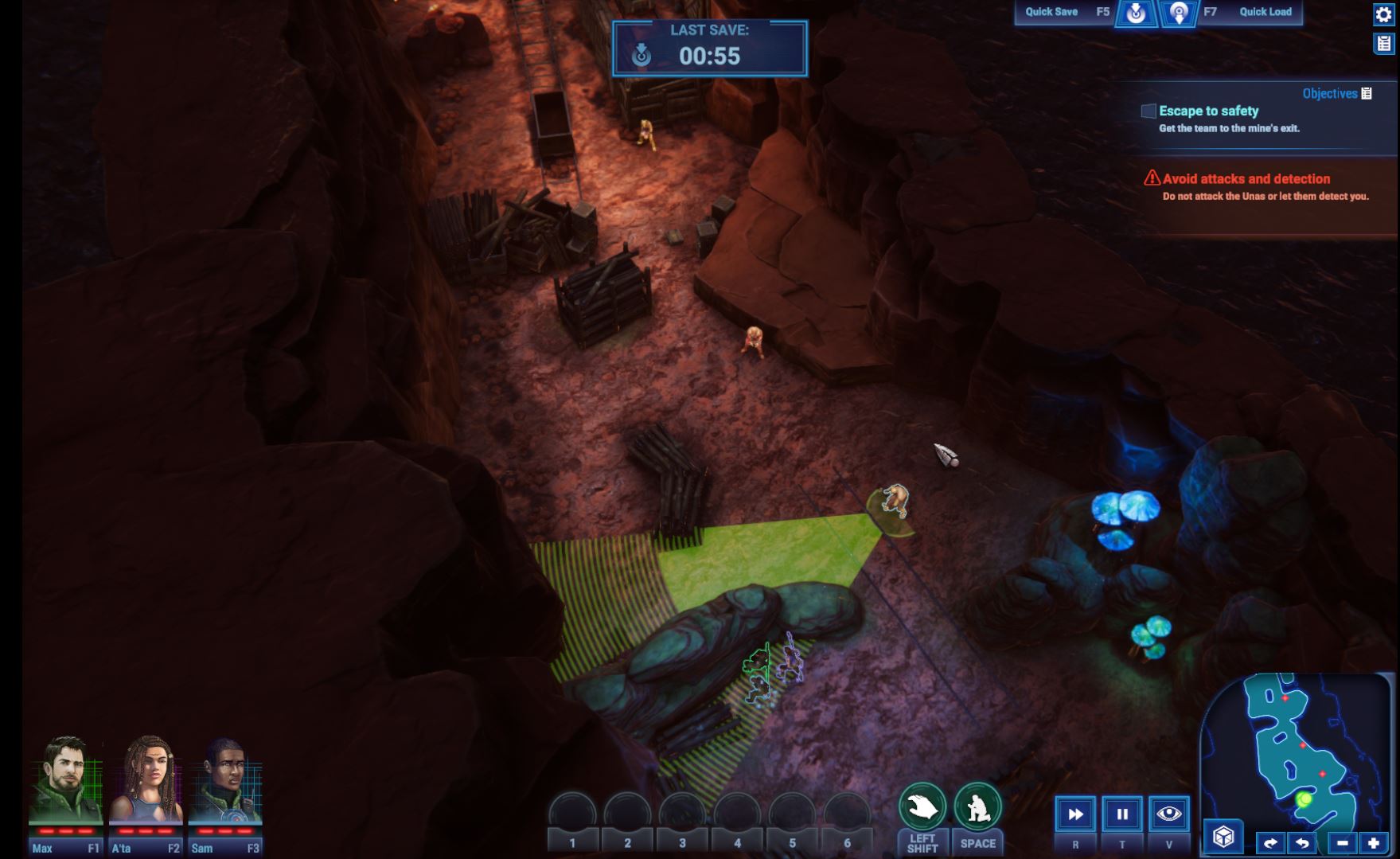Image resolution: width=1400 pixels, height=859 pixels.
Task: Open the log list icon below settings
Action: coord(1383,43)
